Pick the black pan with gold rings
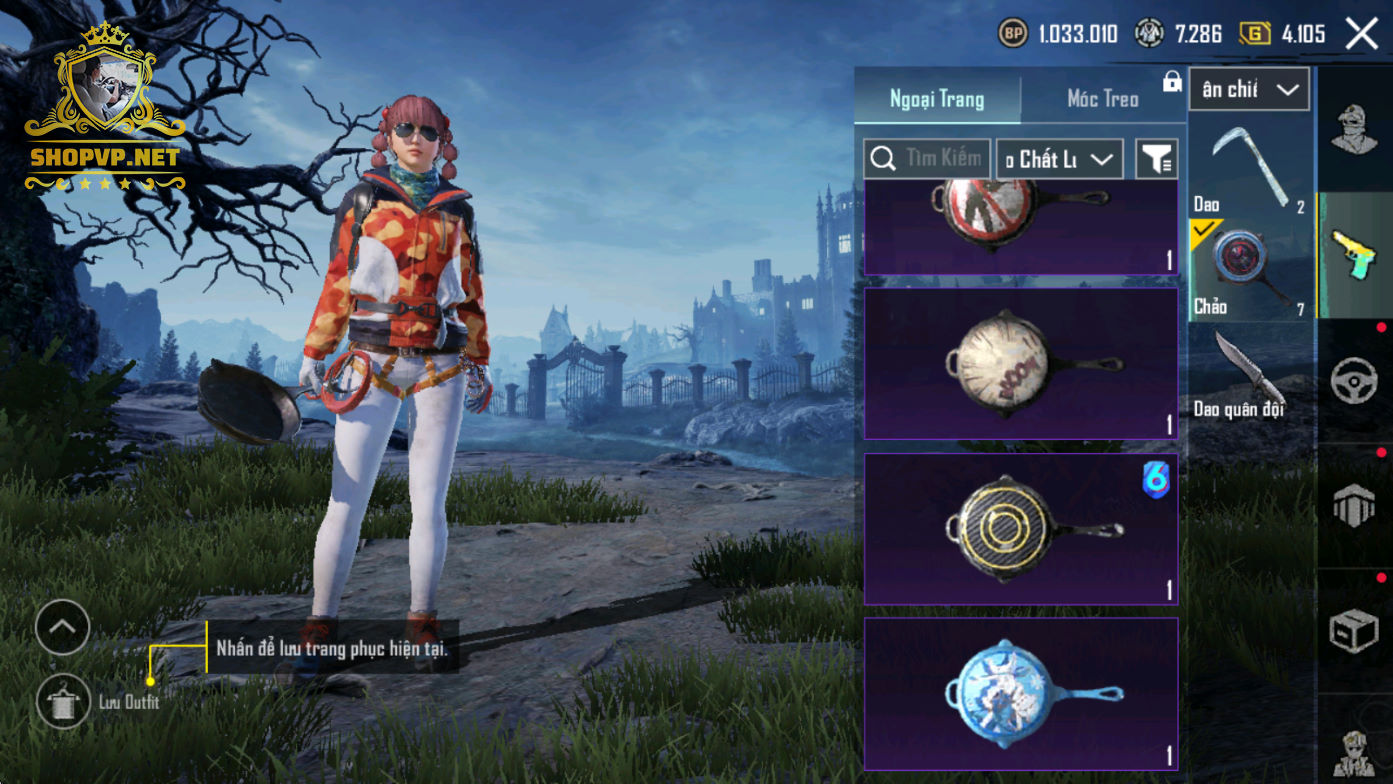 [x=1020, y=529]
